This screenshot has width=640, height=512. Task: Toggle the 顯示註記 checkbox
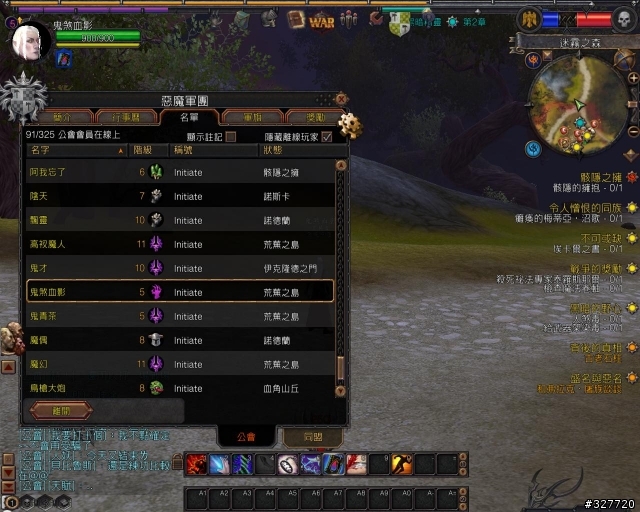click(x=231, y=136)
